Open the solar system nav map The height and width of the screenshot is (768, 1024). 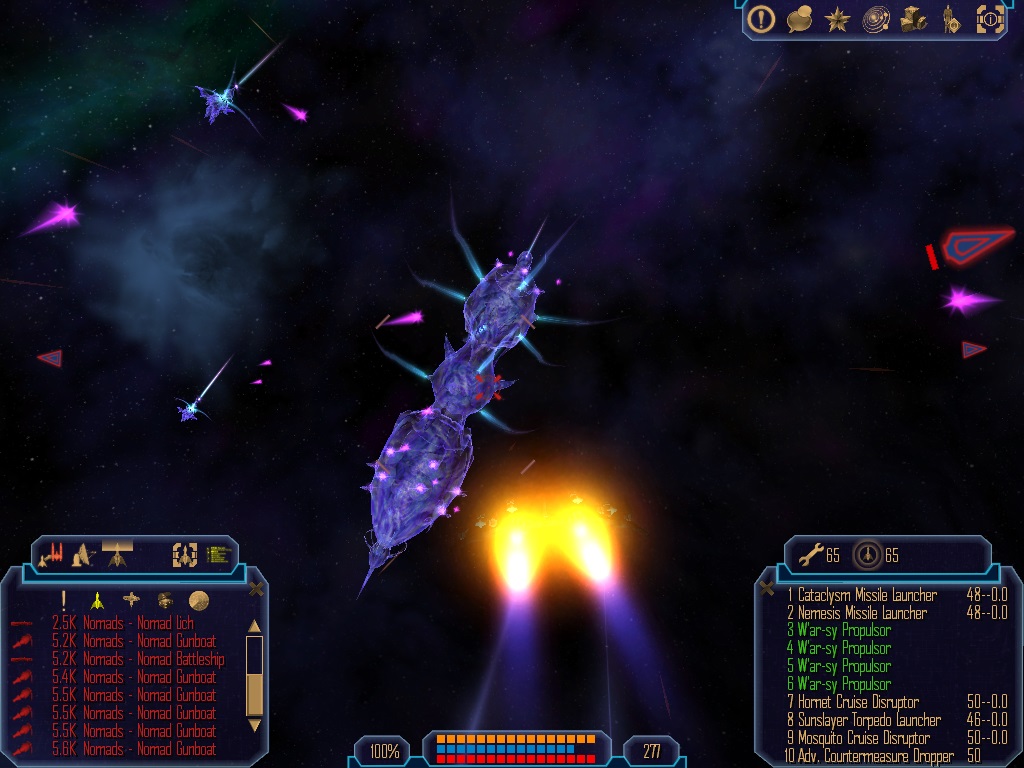tap(876, 18)
